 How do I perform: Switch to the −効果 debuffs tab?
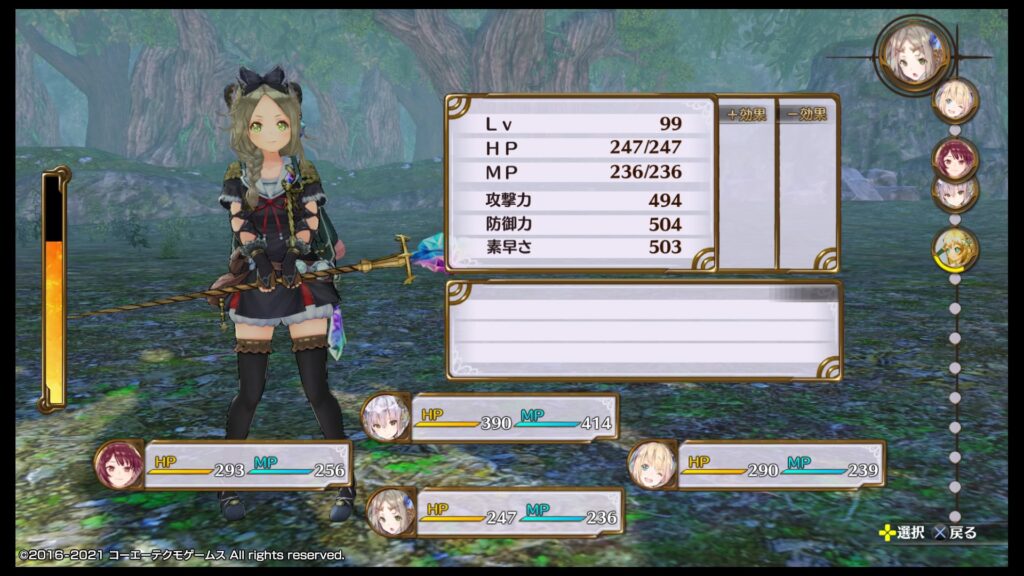click(806, 114)
